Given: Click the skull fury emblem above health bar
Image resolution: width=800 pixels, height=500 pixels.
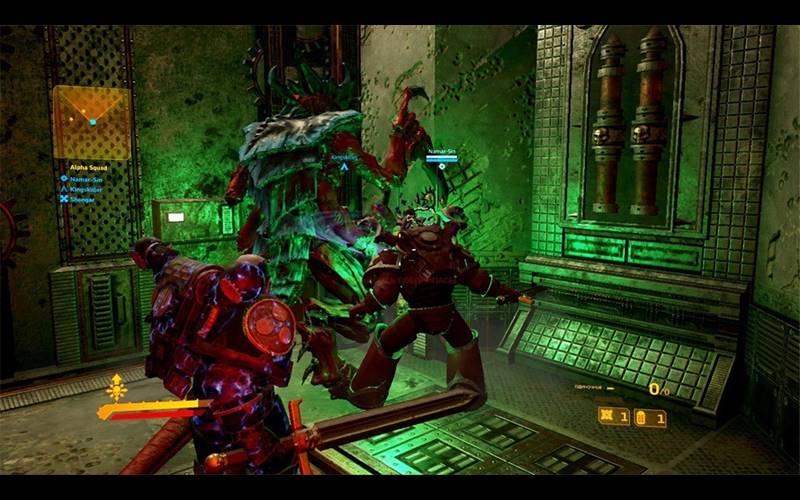Looking at the screenshot, I should [x=116, y=389].
